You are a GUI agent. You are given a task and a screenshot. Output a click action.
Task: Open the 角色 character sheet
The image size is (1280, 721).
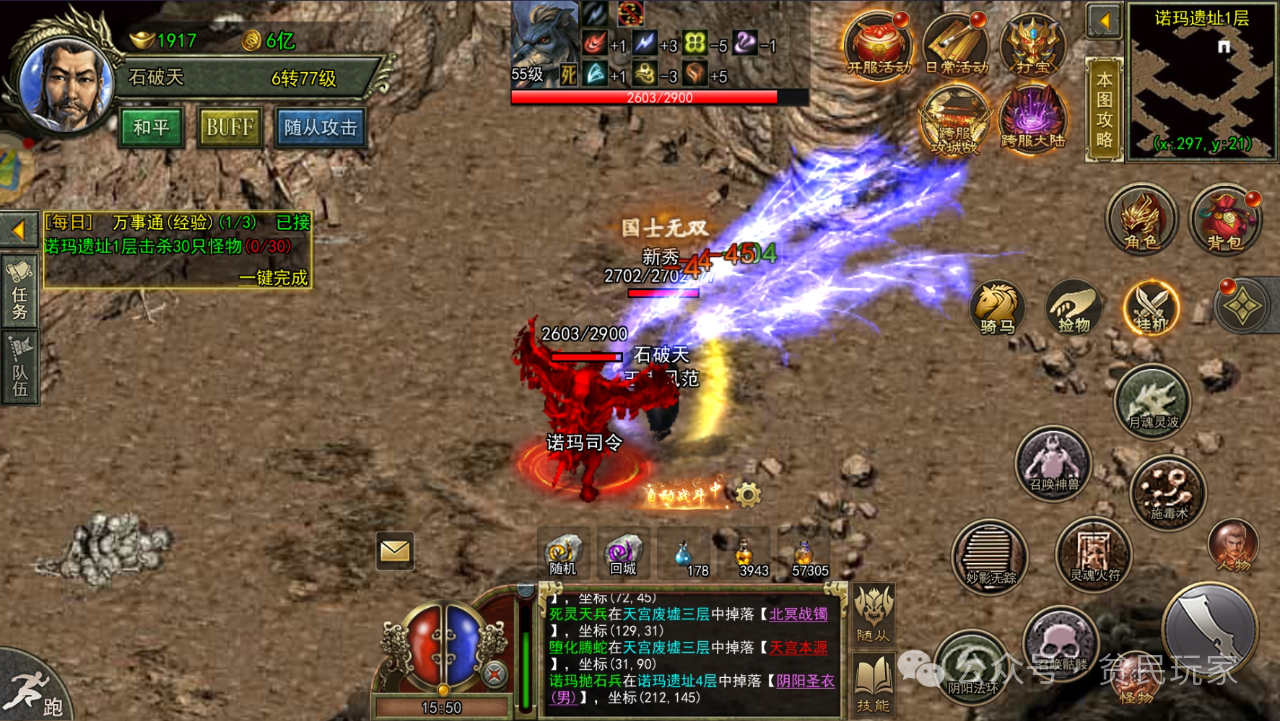coord(1142,219)
